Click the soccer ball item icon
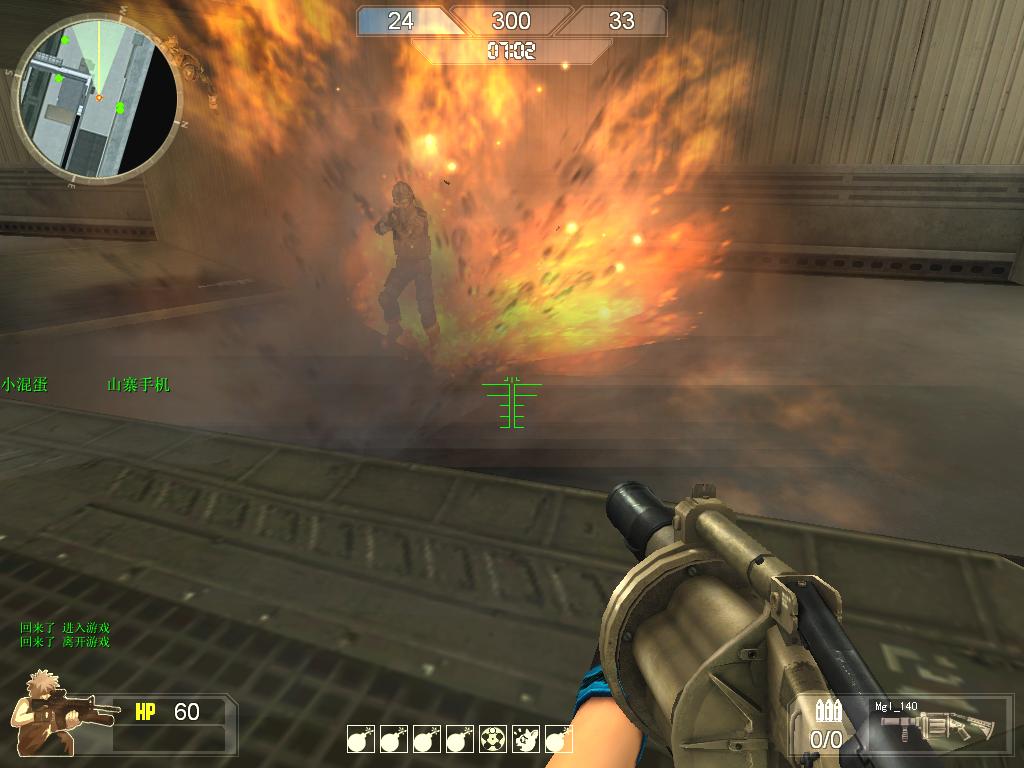 (493, 739)
